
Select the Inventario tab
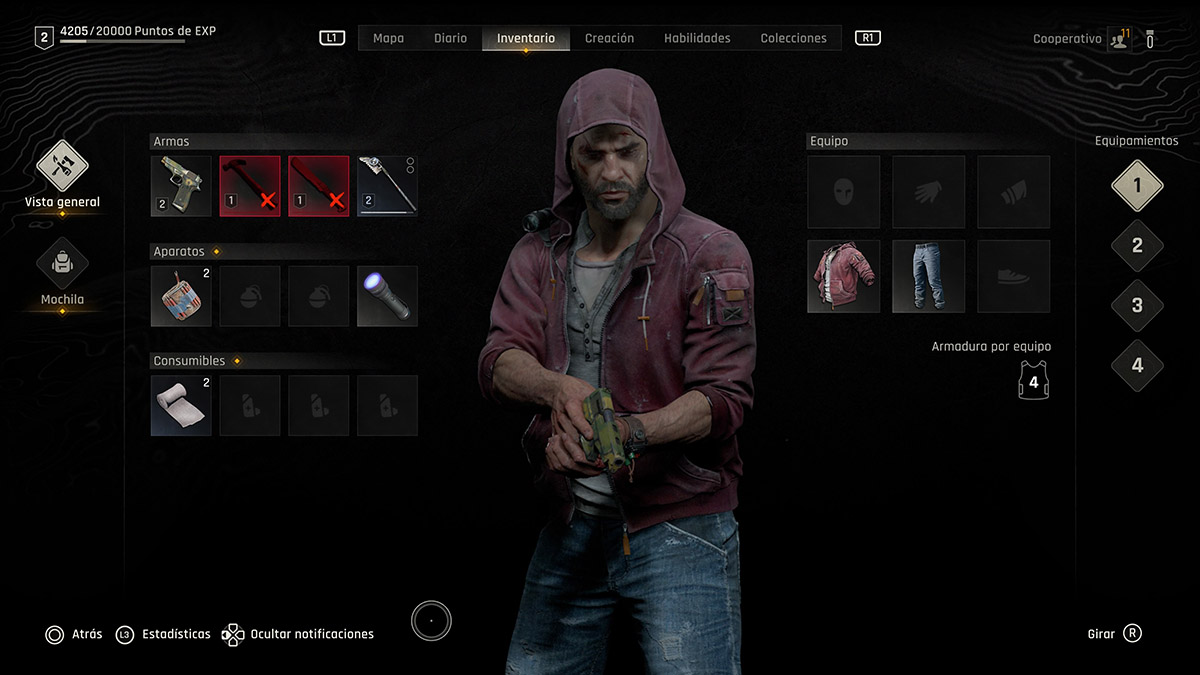pyautogui.click(x=526, y=38)
